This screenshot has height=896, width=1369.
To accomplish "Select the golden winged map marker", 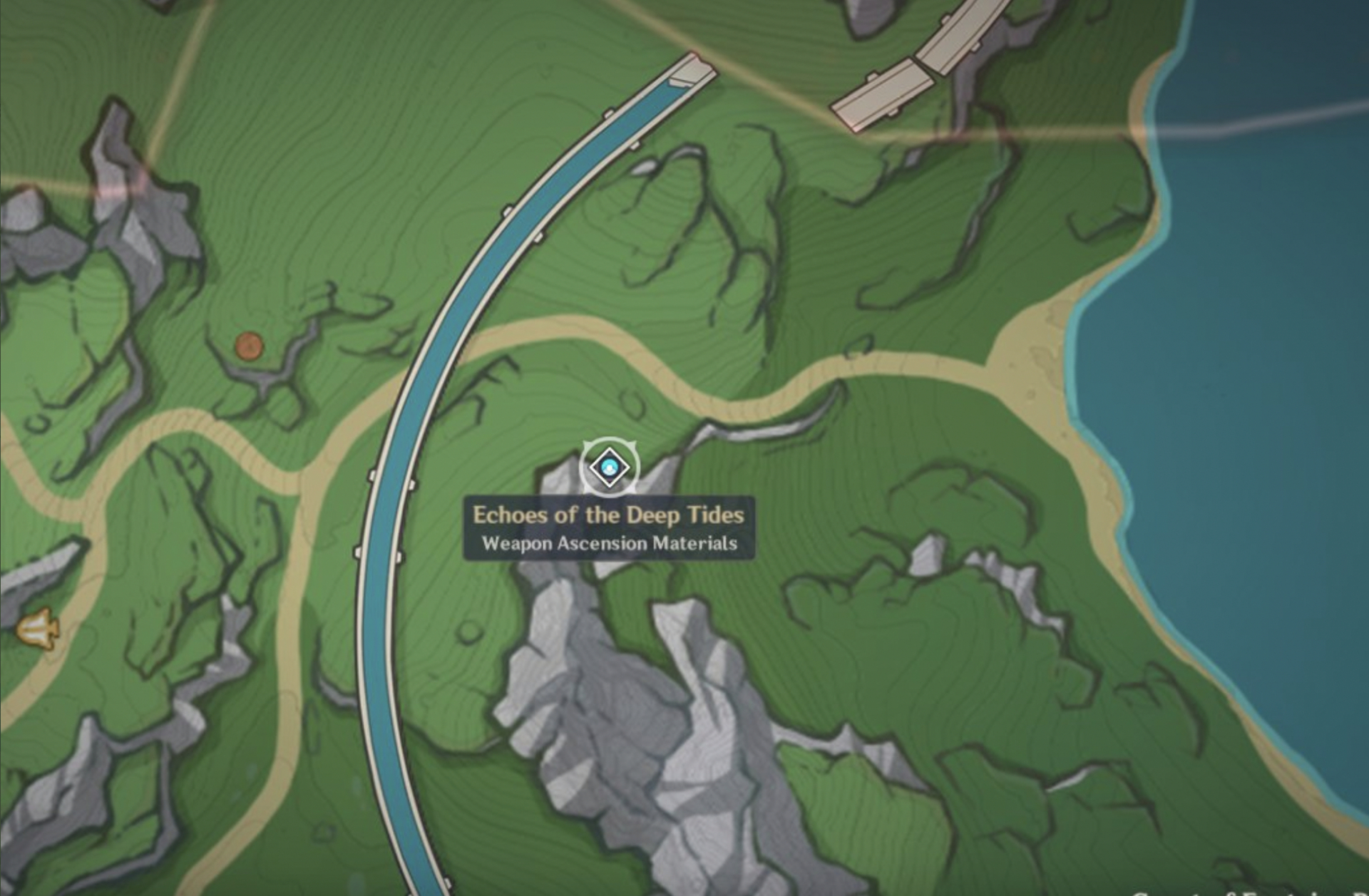I will [x=37, y=629].
